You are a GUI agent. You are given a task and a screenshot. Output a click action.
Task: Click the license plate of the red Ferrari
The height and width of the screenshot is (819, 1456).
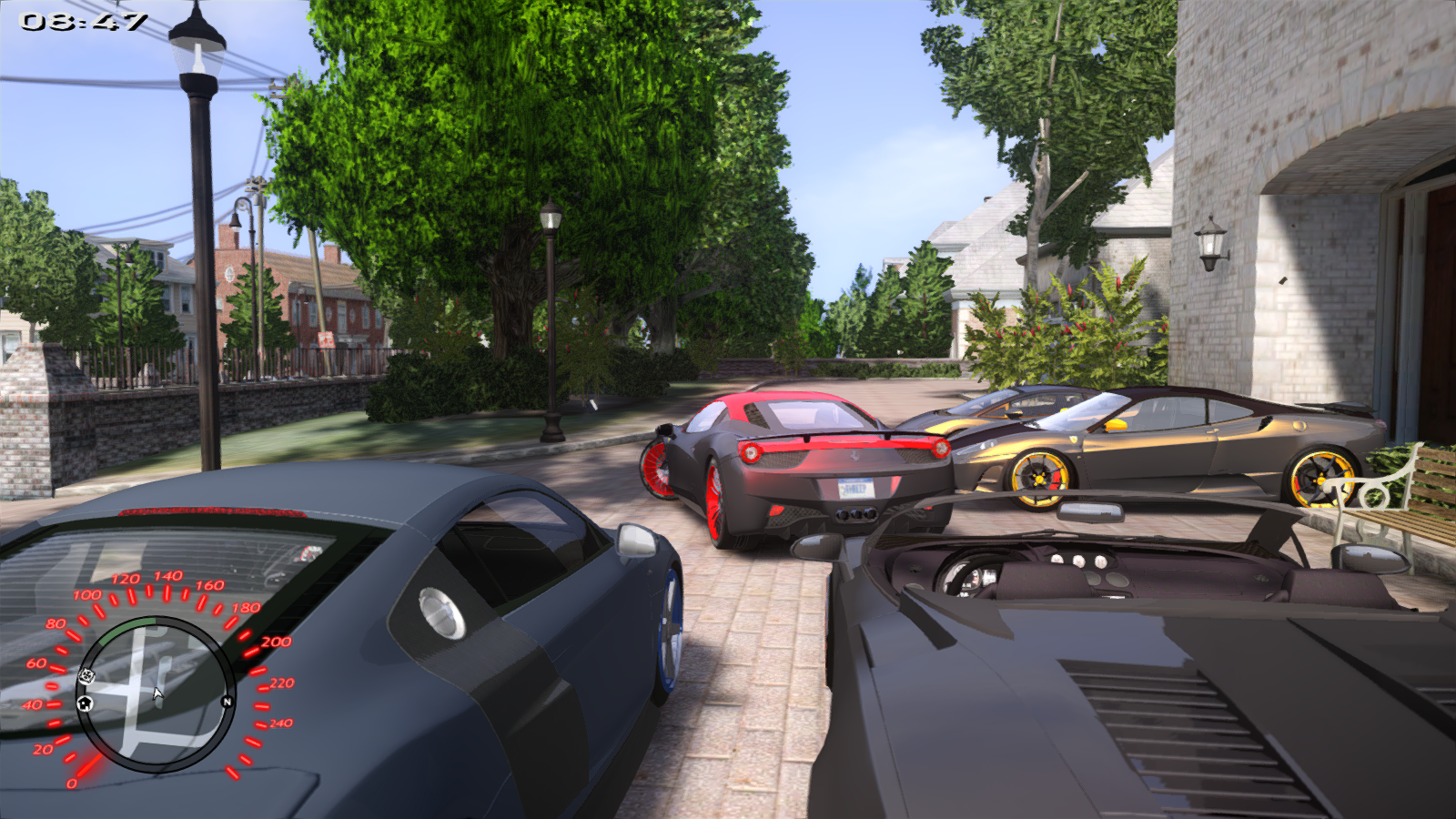tap(856, 488)
